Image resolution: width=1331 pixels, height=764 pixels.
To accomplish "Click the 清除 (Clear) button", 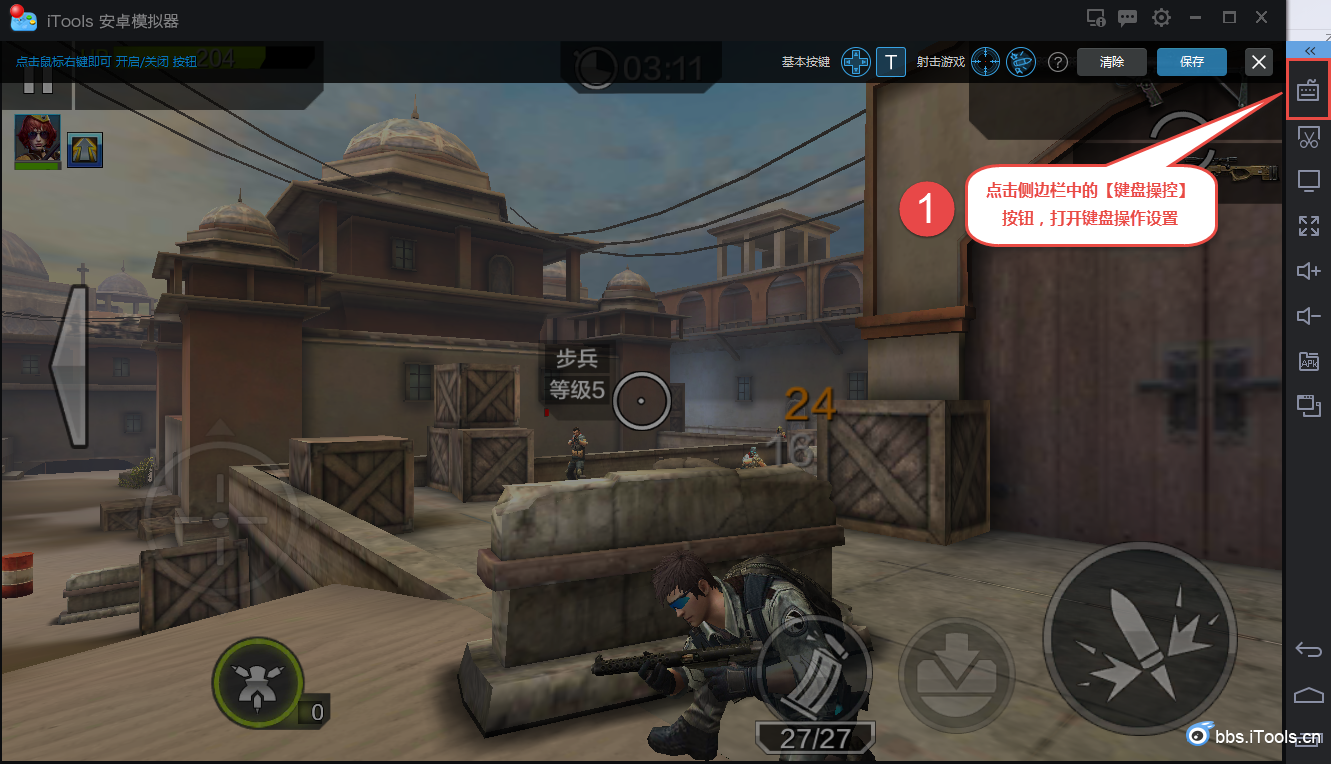I will coord(1111,62).
